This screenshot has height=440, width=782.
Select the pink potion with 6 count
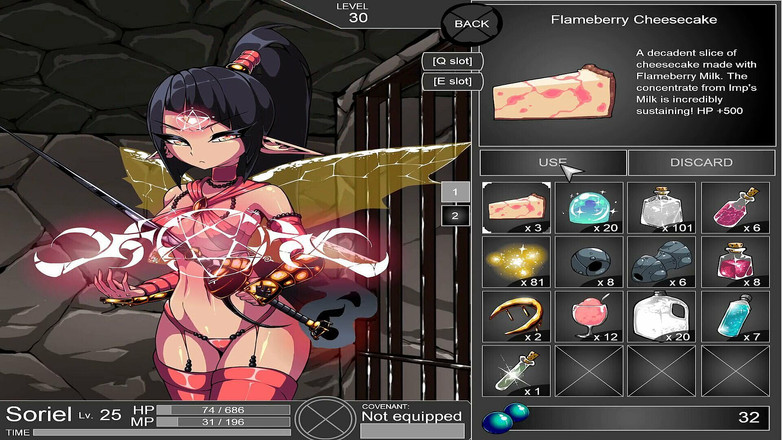point(736,207)
